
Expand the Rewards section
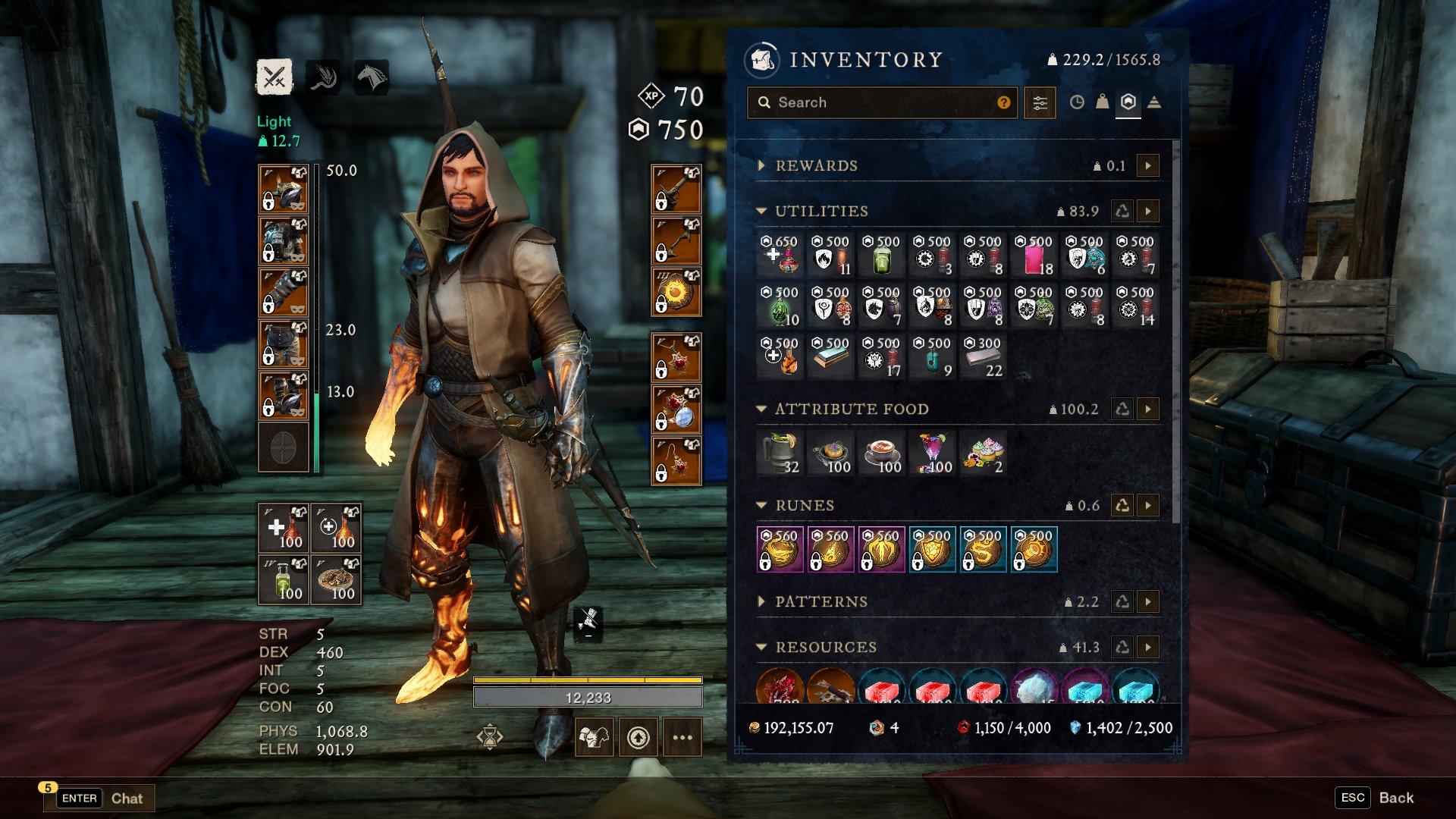[761, 165]
